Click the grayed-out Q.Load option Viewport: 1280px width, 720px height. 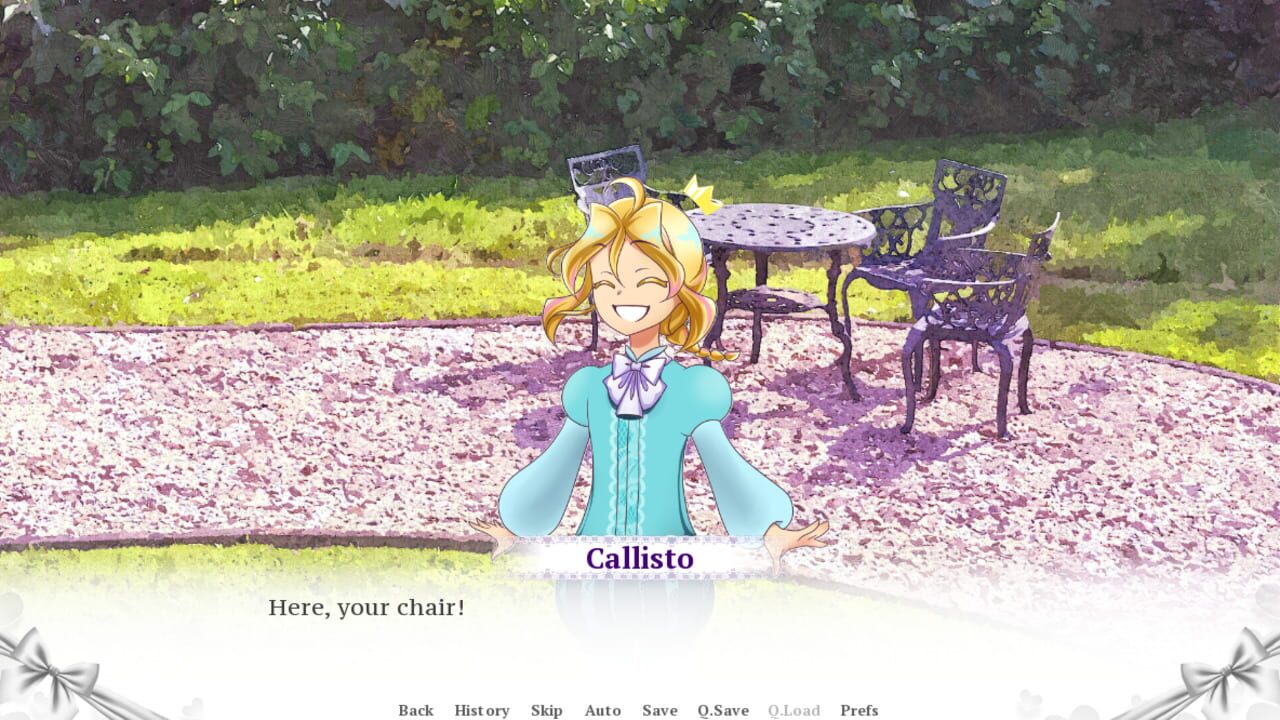[x=795, y=710]
